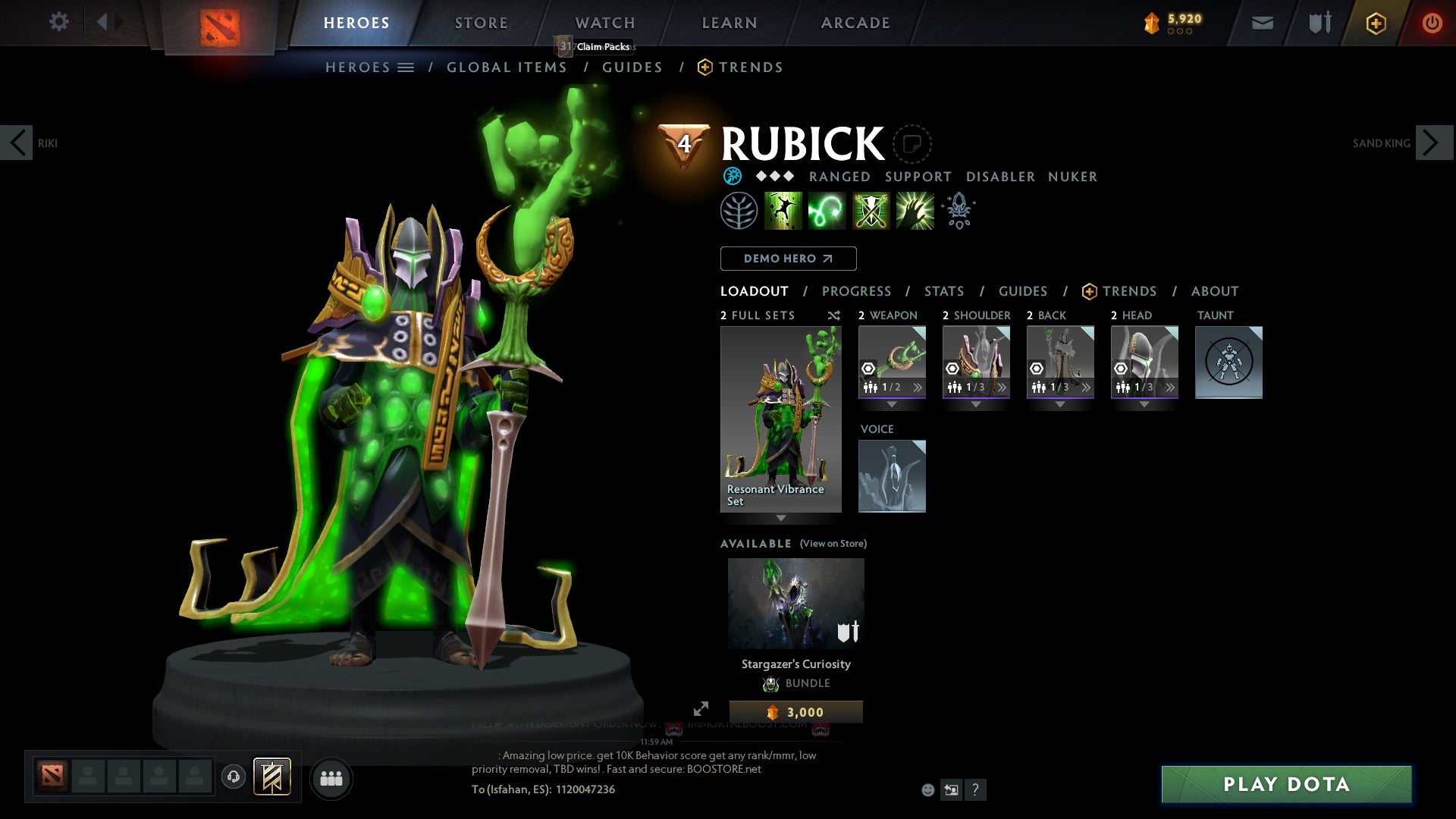
Task: Open the Watch menu item
Action: tap(604, 23)
